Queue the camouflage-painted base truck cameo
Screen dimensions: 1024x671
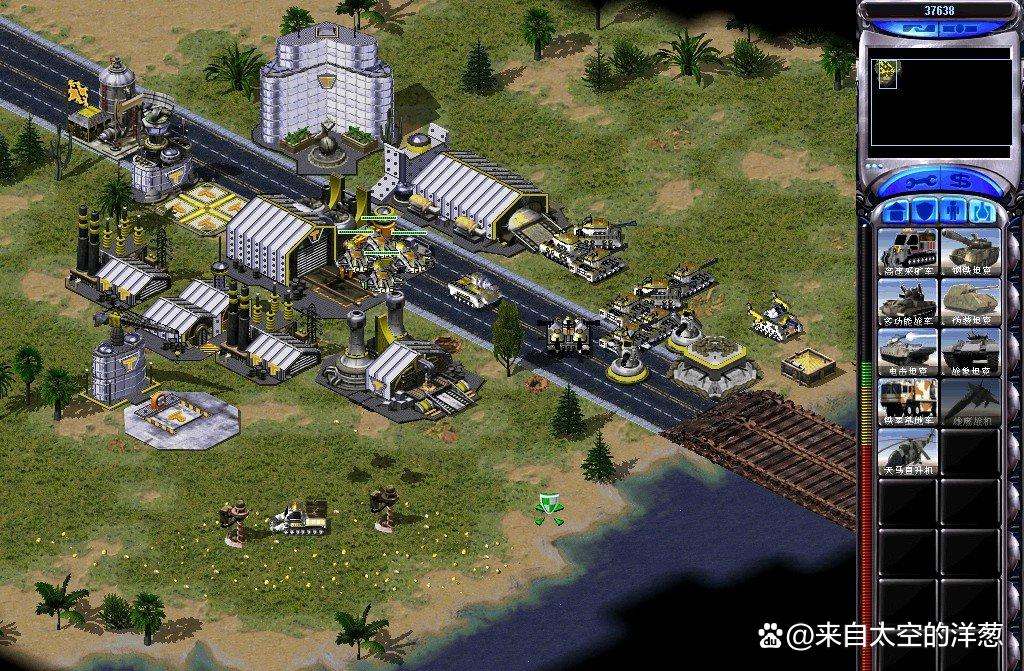click(x=908, y=401)
